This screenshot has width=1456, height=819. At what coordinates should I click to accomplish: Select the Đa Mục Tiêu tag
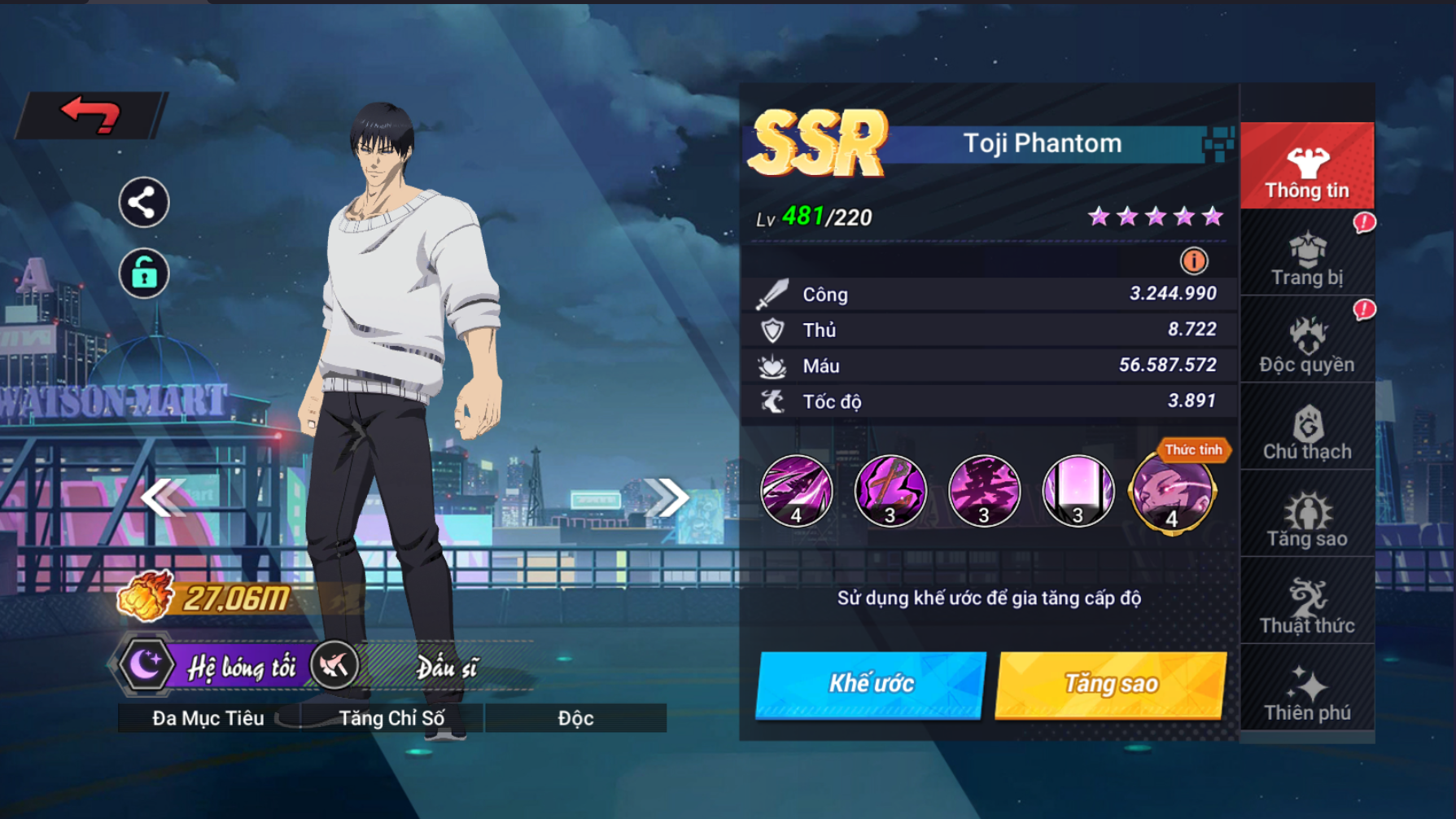tap(208, 718)
